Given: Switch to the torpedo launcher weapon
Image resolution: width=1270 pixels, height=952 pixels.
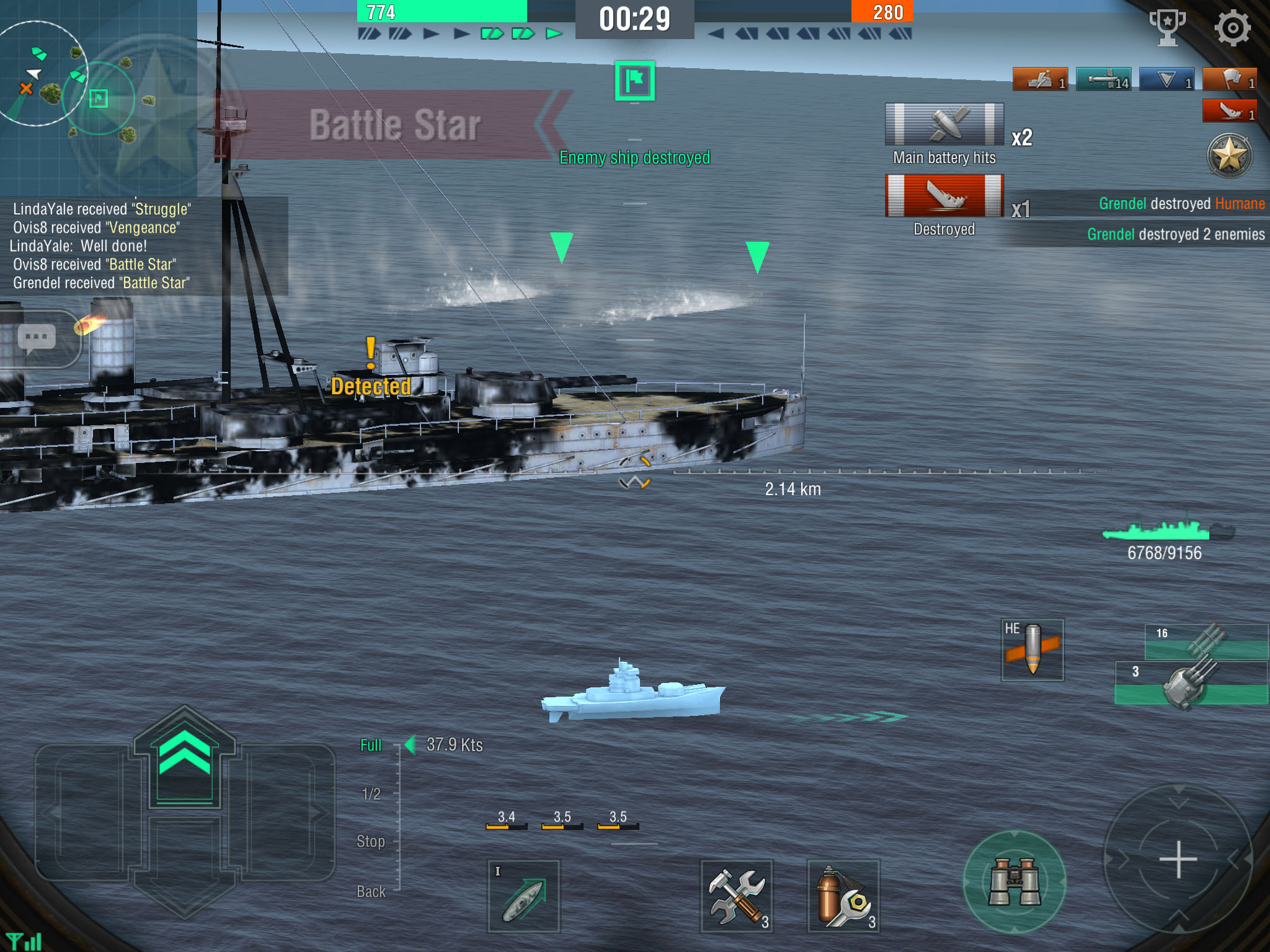Looking at the screenshot, I should tap(1206, 641).
